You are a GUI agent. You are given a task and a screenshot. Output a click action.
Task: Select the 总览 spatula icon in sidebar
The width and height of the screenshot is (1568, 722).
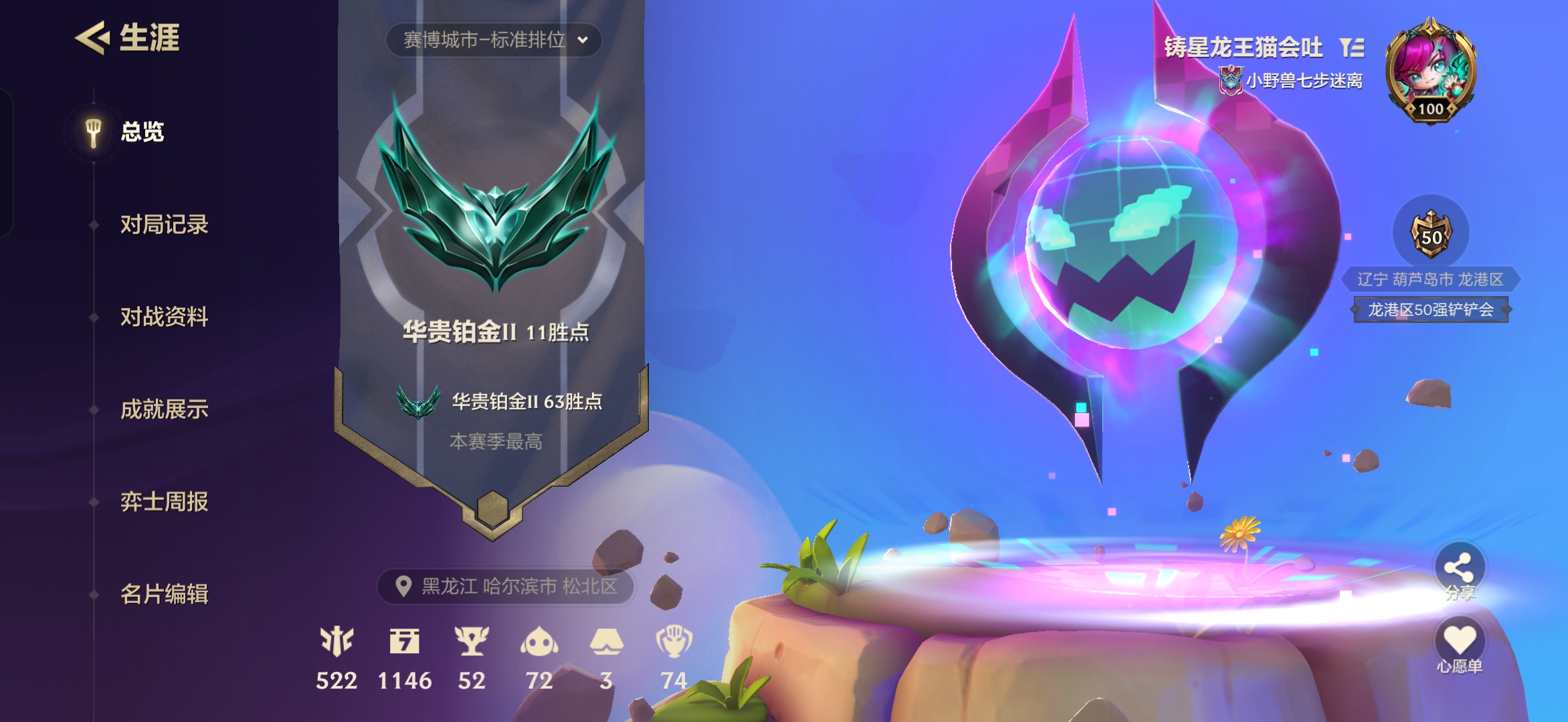click(x=92, y=131)
